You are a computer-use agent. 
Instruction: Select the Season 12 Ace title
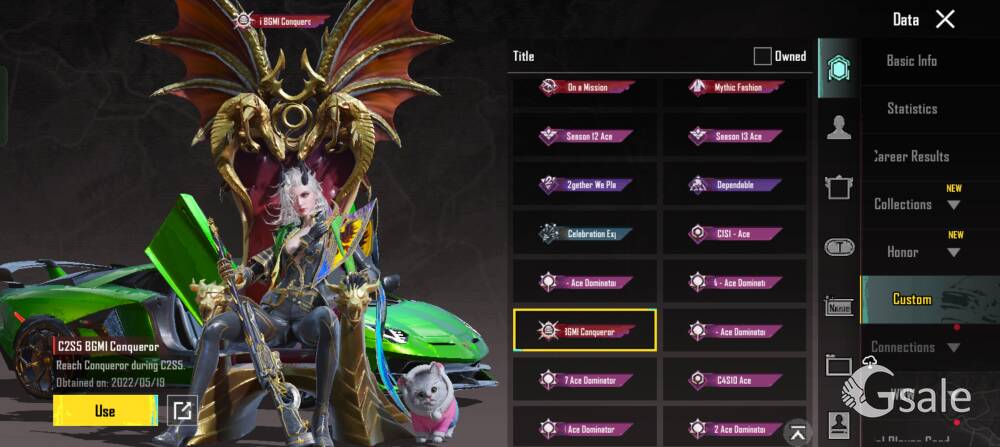pos(586,136)
